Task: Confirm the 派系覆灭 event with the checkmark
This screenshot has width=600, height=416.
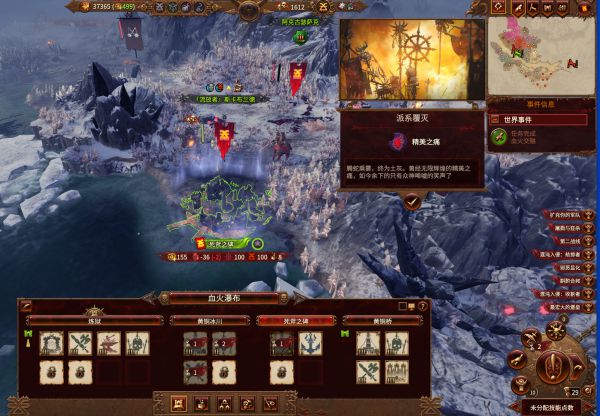Action: coord(412,200)
